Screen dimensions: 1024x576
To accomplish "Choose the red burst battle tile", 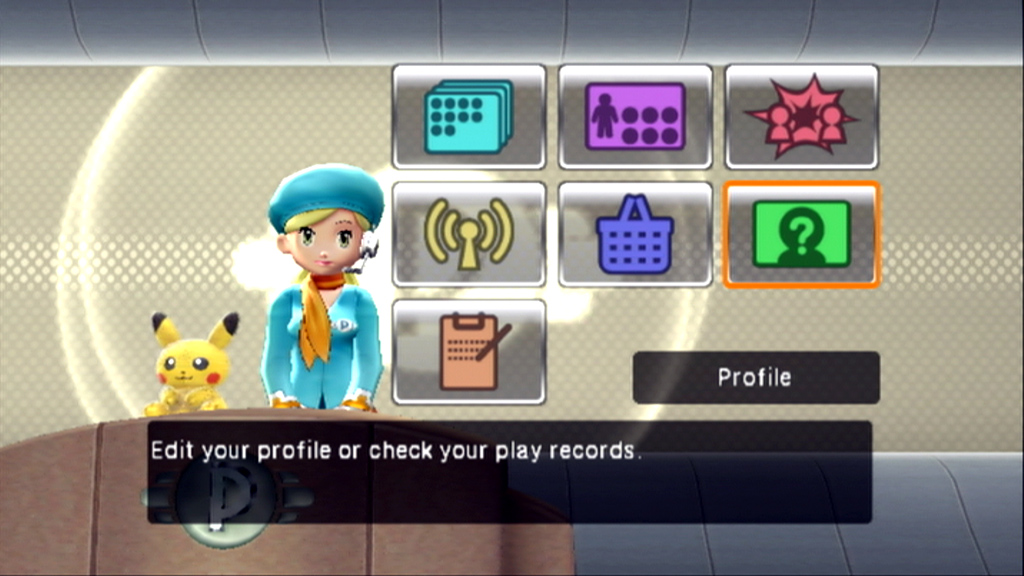I will (x=801, y=116).
